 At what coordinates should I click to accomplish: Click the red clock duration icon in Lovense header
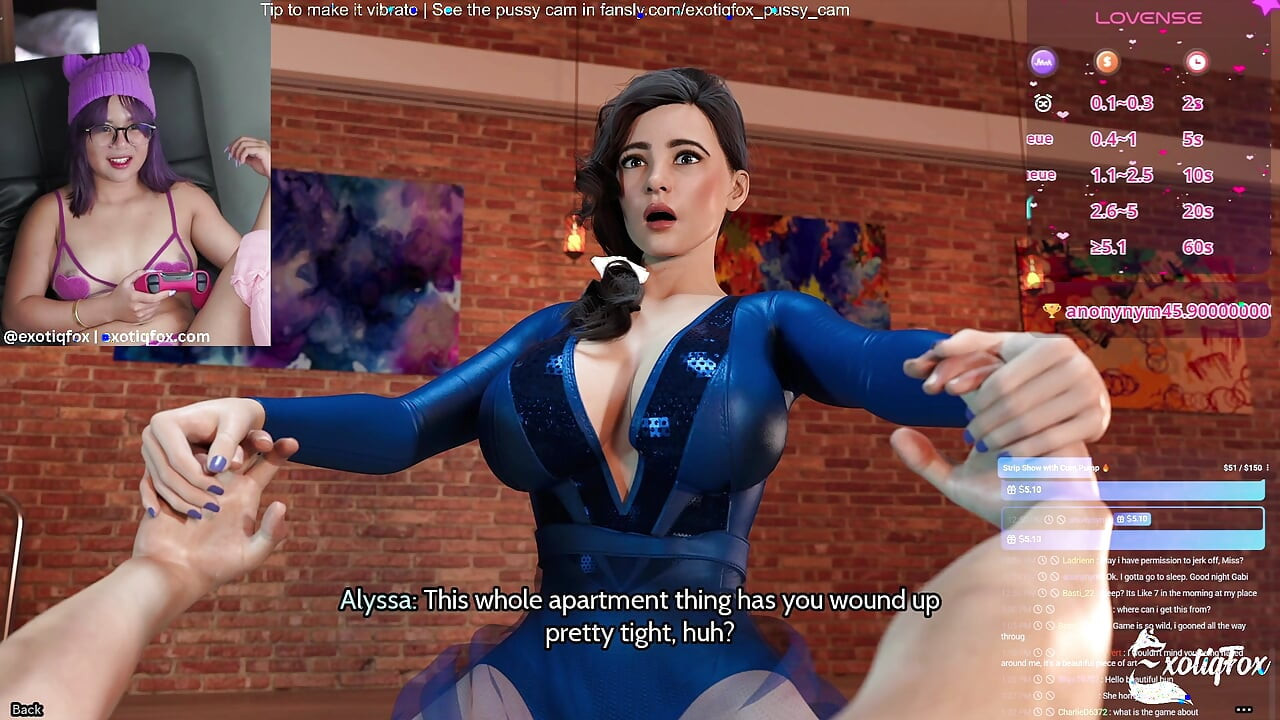click(1198, 61)
